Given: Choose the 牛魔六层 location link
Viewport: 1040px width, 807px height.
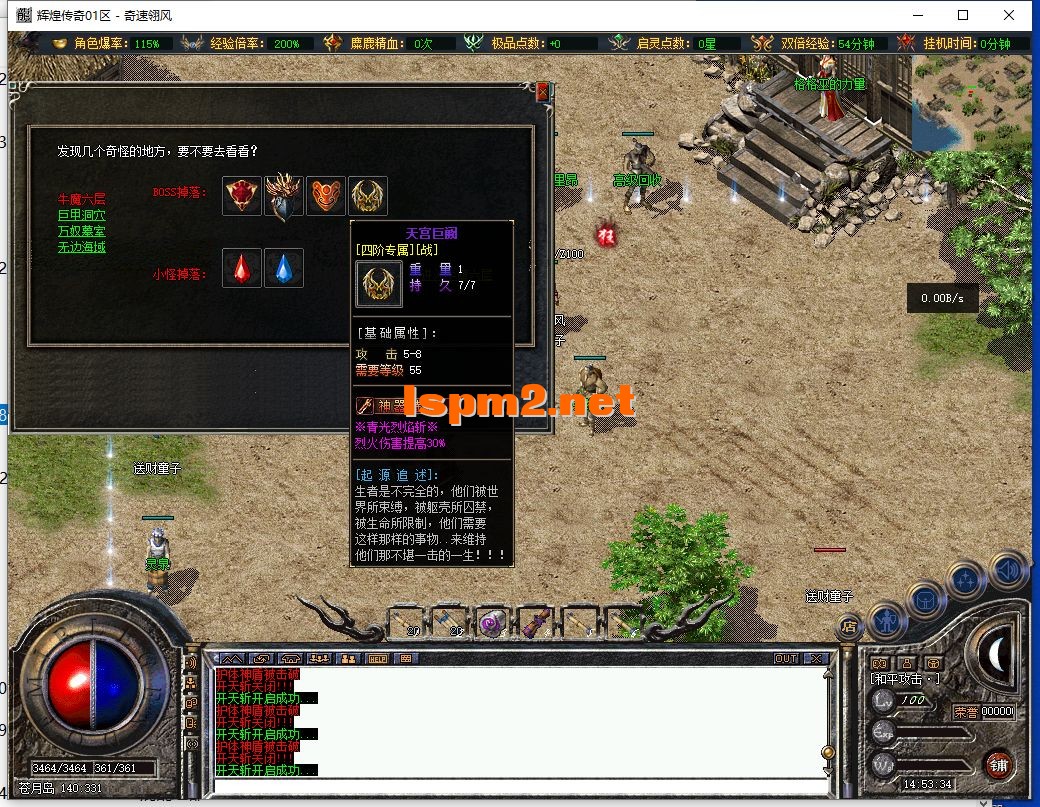Looking at the screenshot, I should pos(81,199).
